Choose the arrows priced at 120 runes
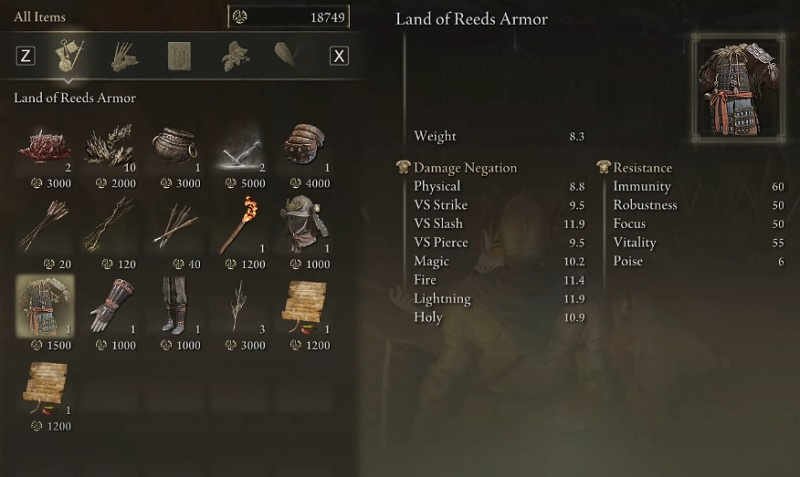 point(109,226)
